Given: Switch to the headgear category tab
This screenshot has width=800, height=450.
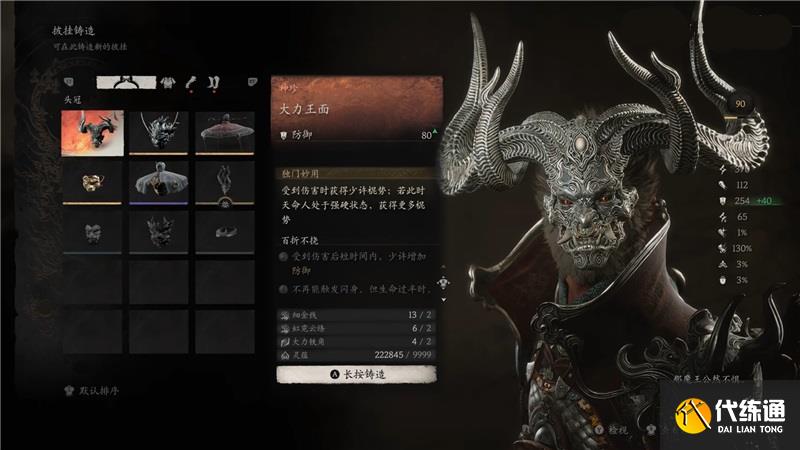Looking at the screenshot, I should [130, 81].
